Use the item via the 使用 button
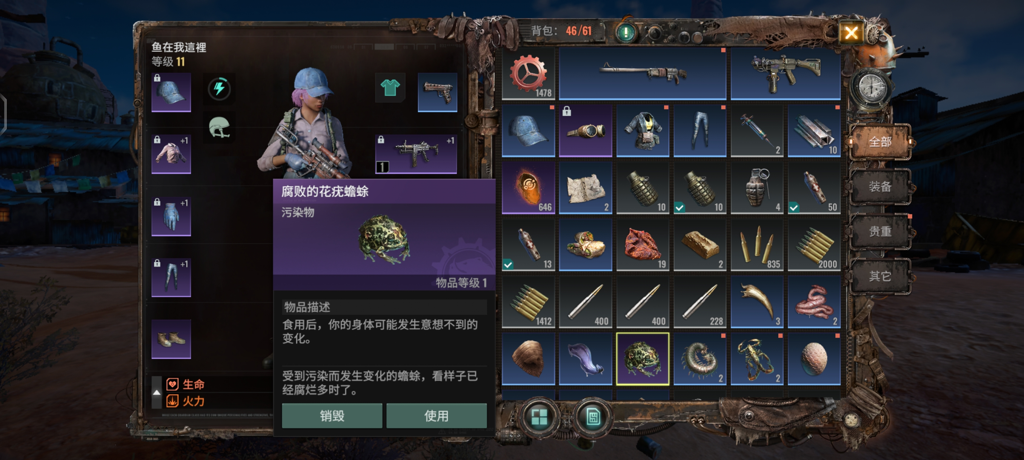 pos(436,416)
